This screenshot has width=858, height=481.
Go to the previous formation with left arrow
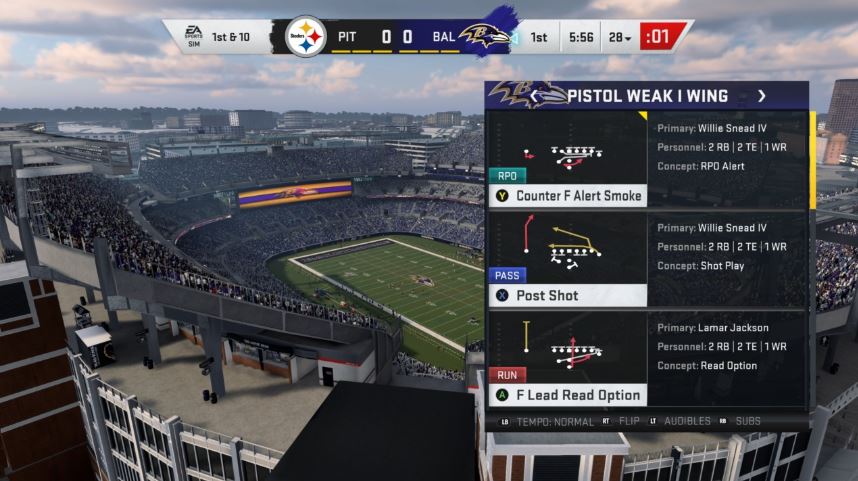pyautogui.click(x=535, y=96)
